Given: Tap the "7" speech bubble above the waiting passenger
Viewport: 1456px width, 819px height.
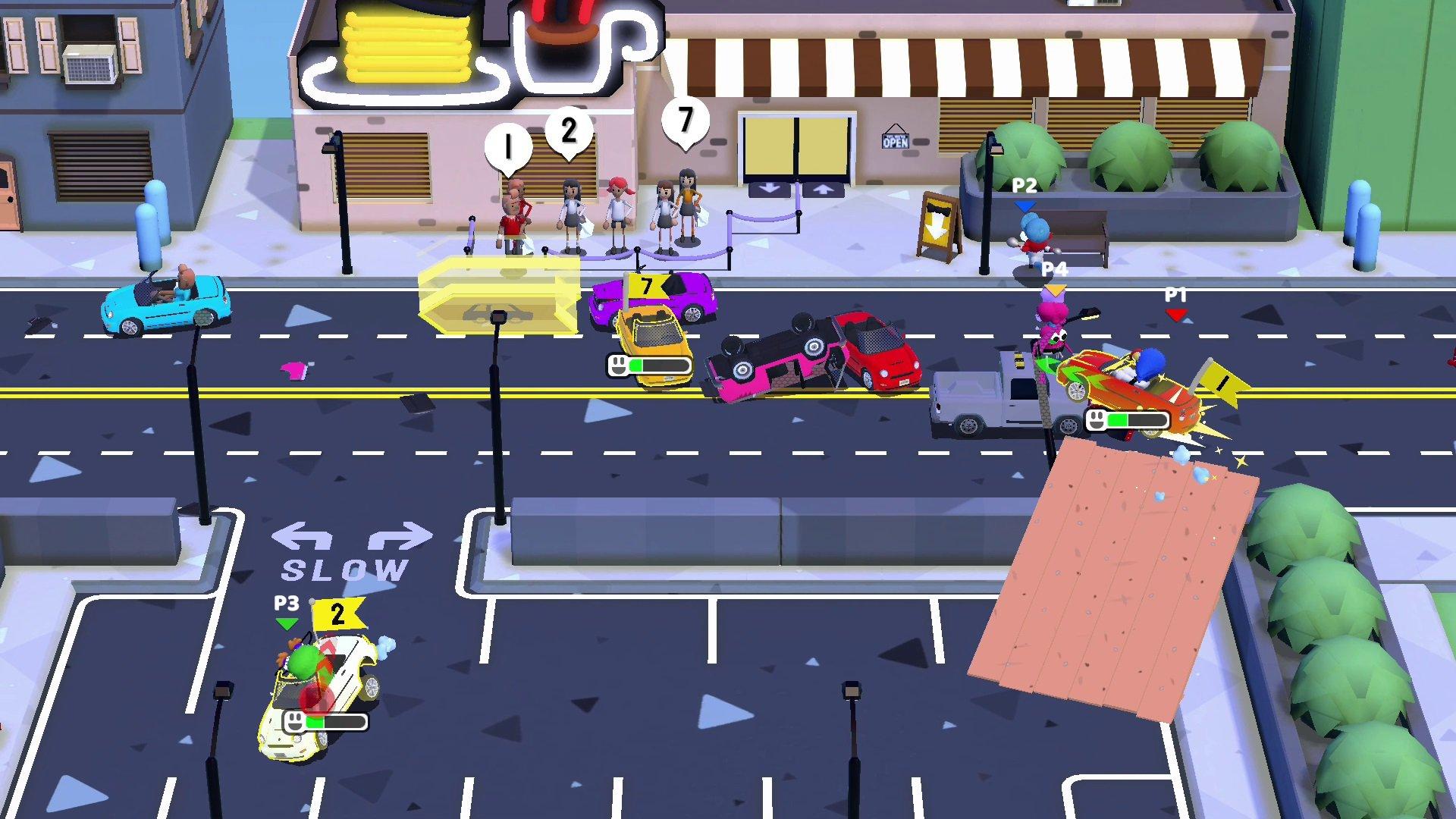Looking at the screenshot, I should tap(685, 118).
